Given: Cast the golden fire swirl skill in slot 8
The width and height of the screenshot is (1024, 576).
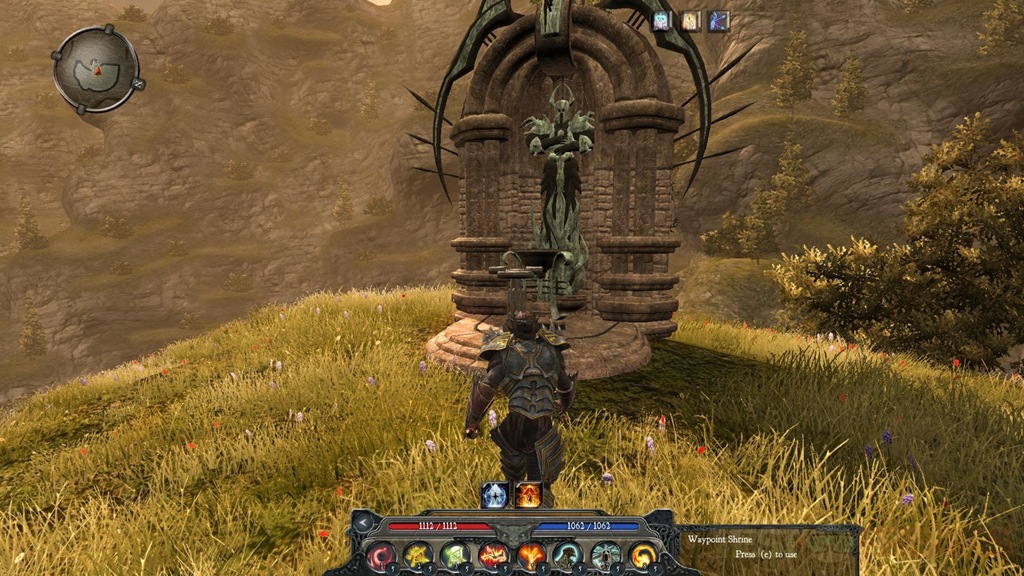Looking at the screenshot, I should pos(641,555).
